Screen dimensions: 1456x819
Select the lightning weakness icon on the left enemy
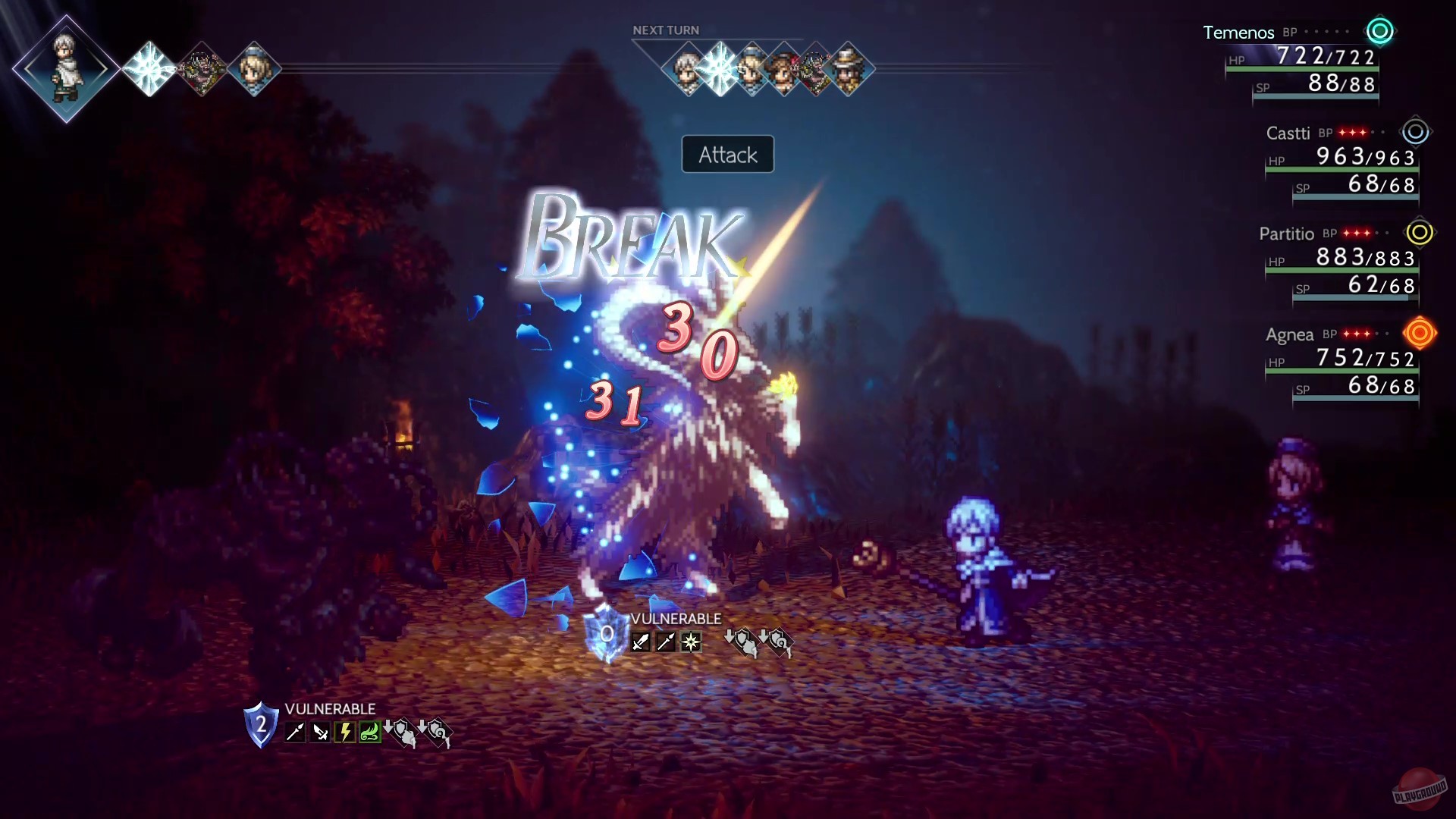click(x=346, y=732)
